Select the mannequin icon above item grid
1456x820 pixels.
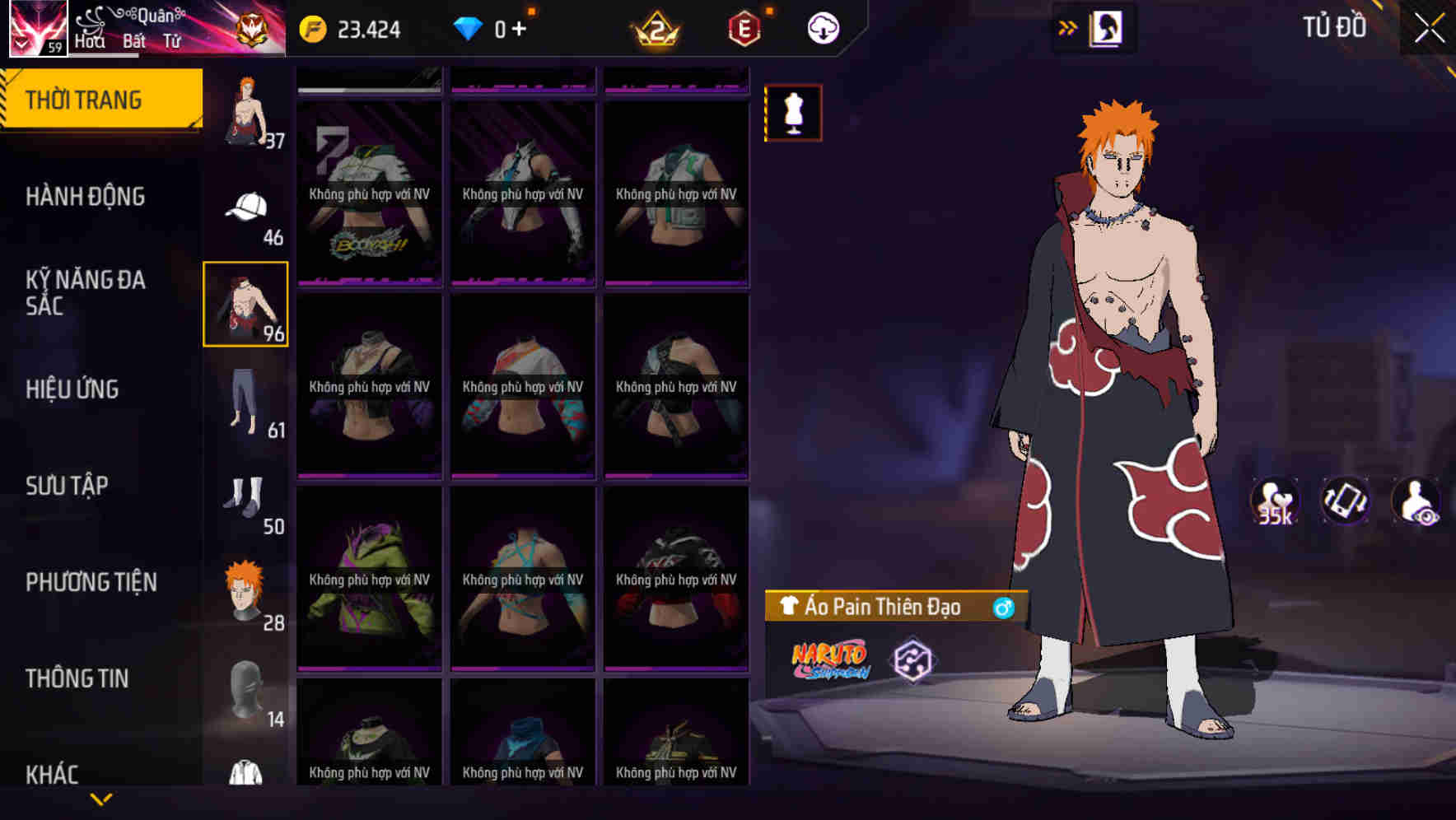pyautogui.click(x=792, y=114)
